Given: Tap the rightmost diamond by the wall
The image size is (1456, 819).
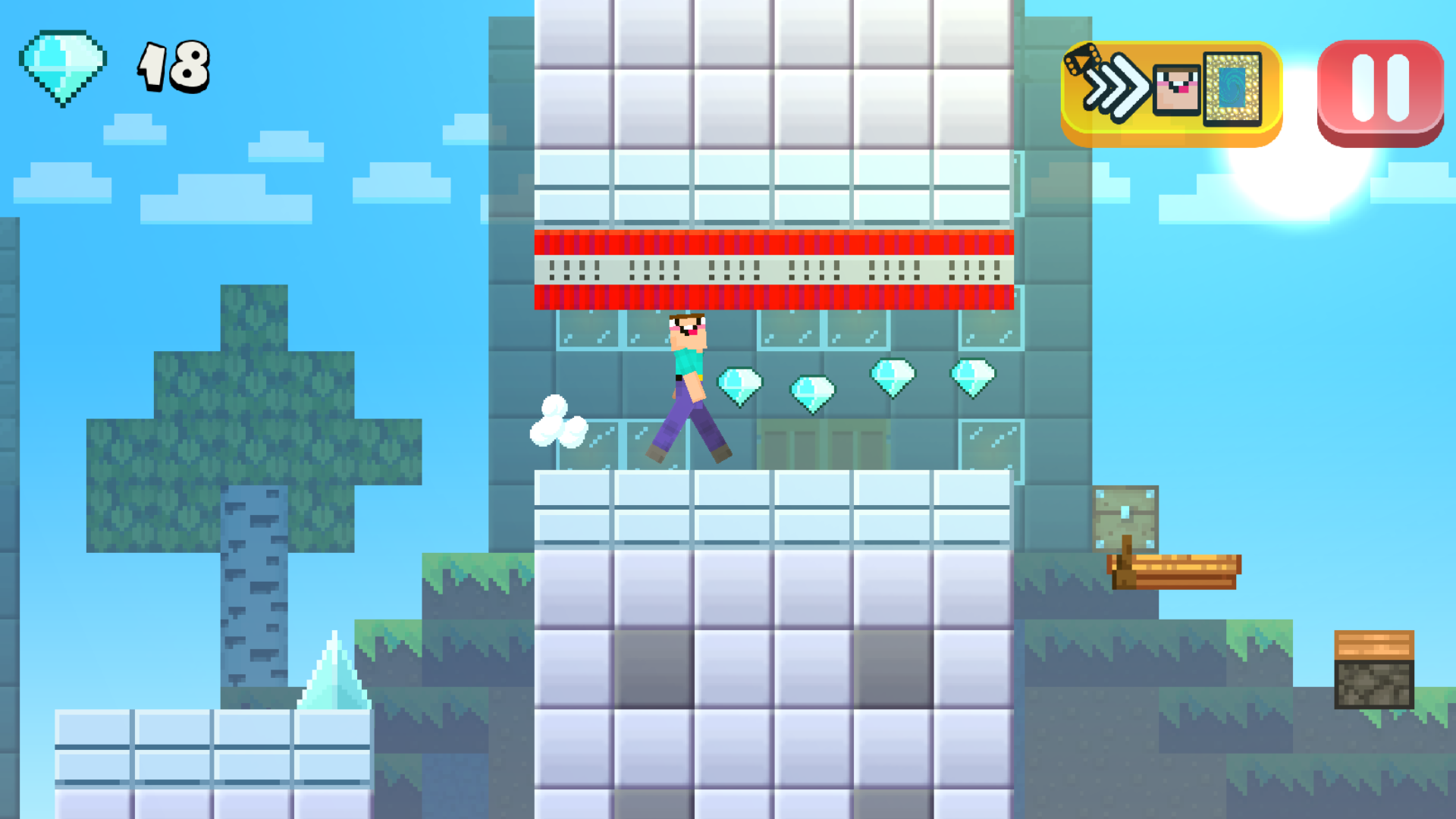Looking at the screenshot, I should pyautogui.click(x=973, y=374).
